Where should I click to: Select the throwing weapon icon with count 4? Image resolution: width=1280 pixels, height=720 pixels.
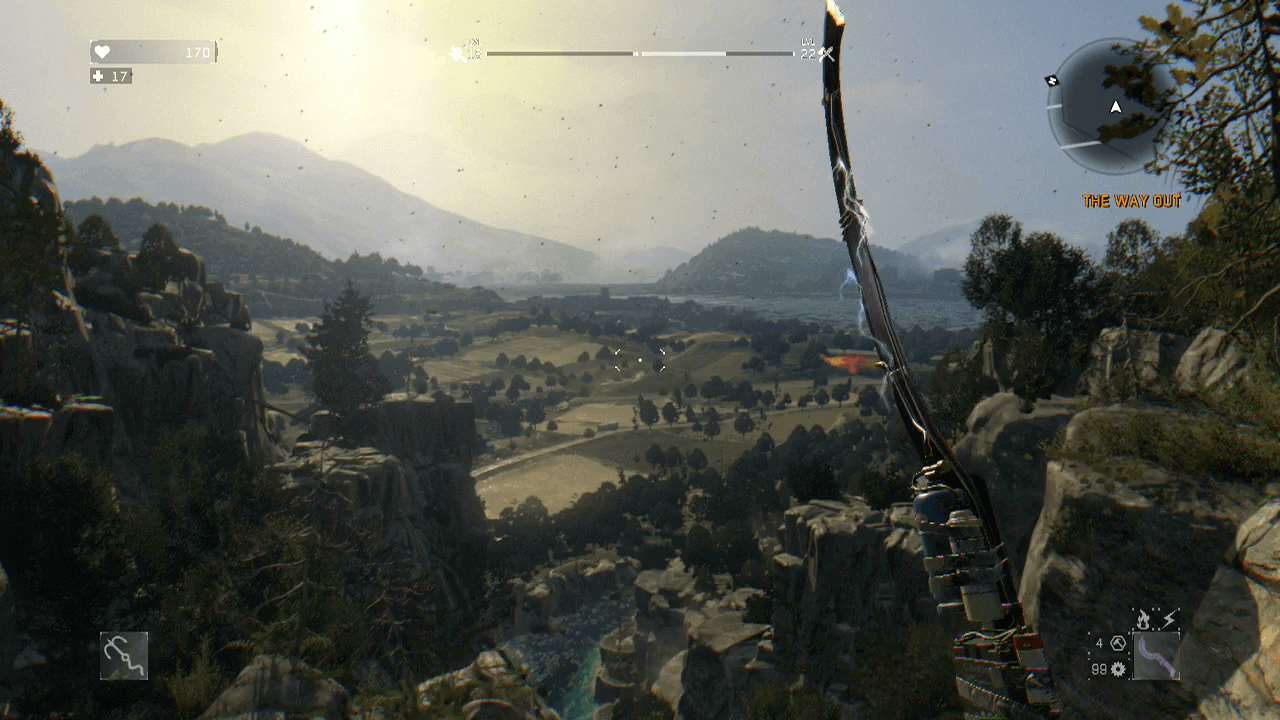[1118, 644]
